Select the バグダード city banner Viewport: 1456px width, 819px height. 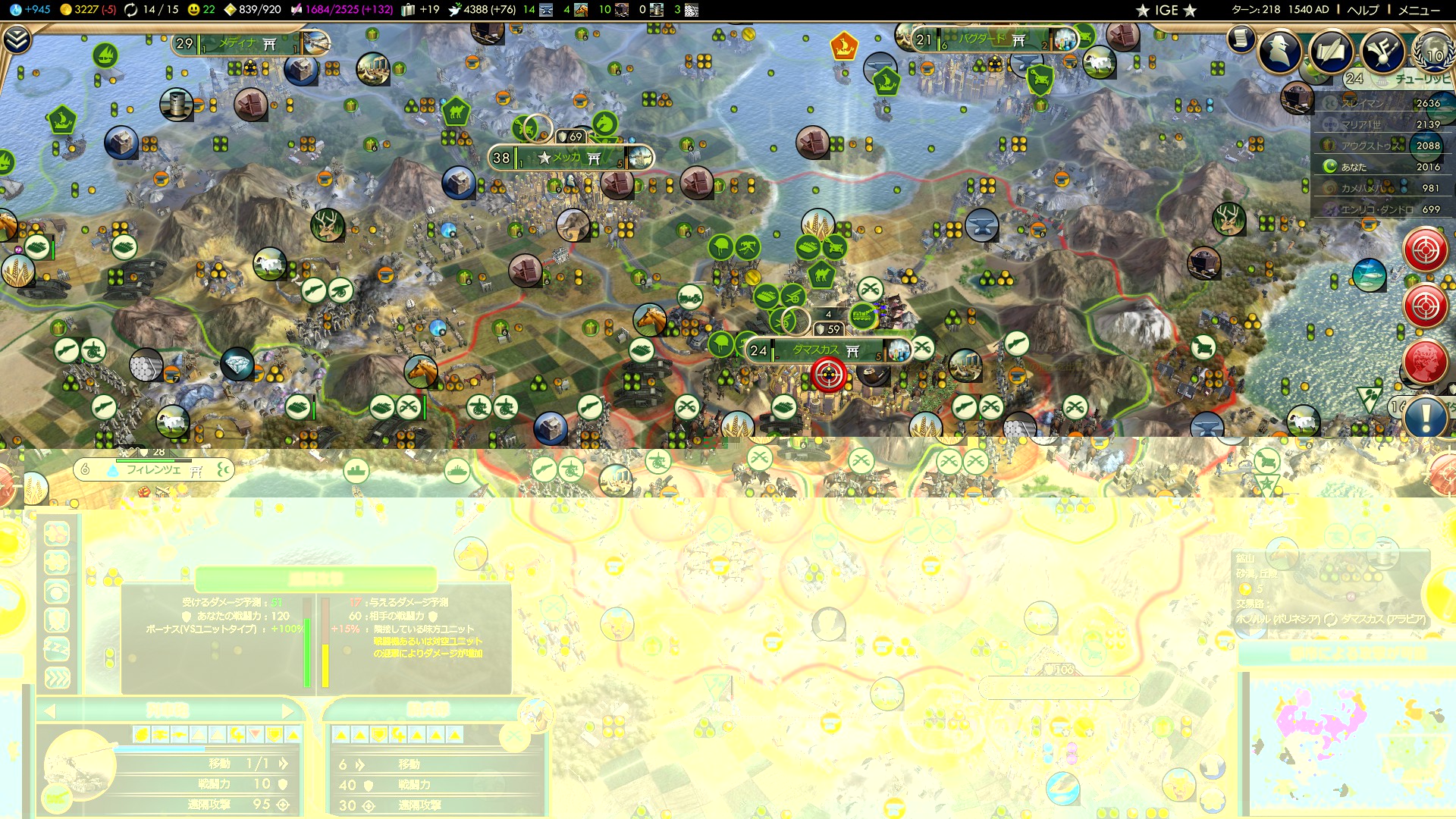tap(986, 39)
